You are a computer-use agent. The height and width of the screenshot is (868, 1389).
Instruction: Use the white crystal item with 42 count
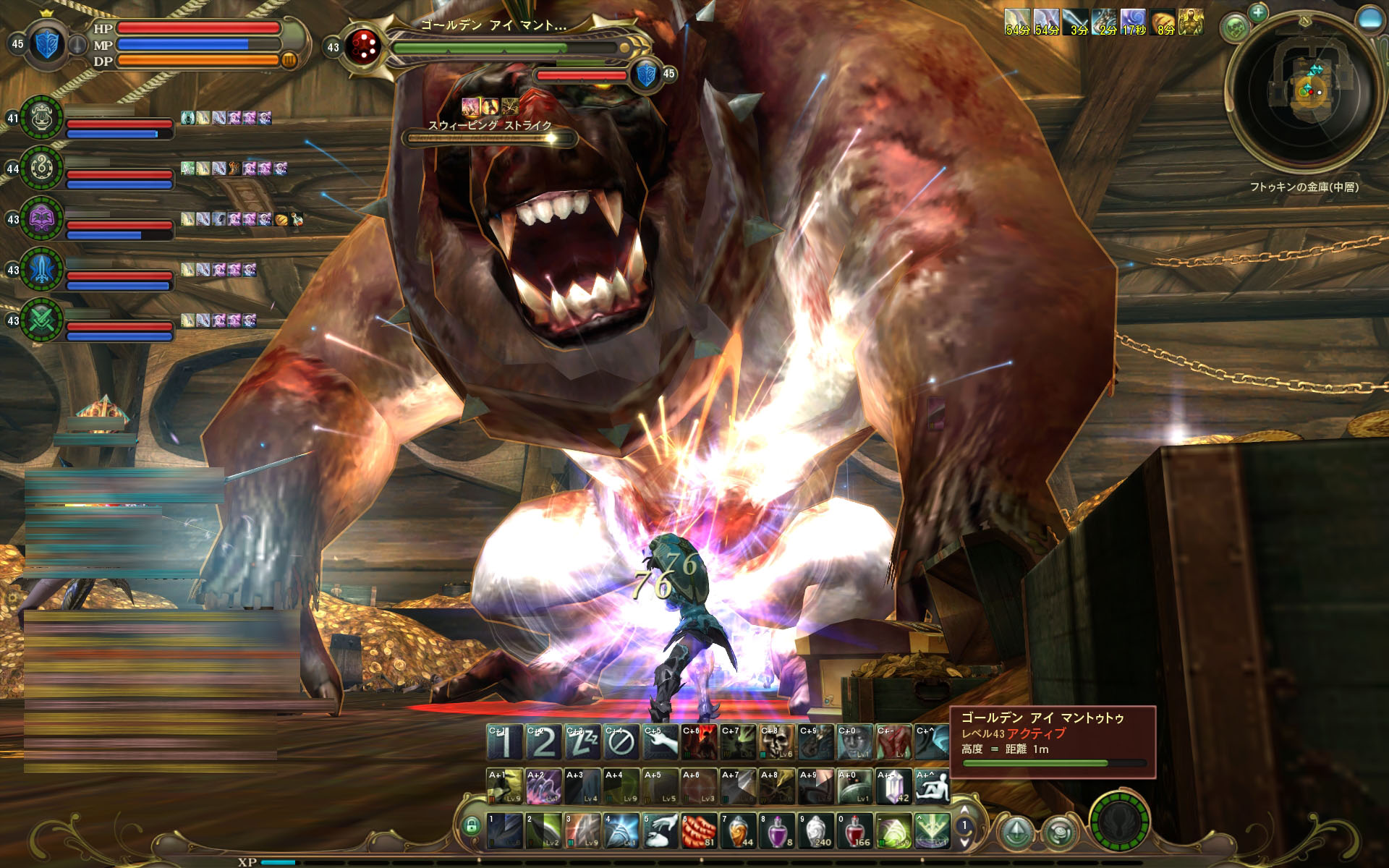[894, 787]
